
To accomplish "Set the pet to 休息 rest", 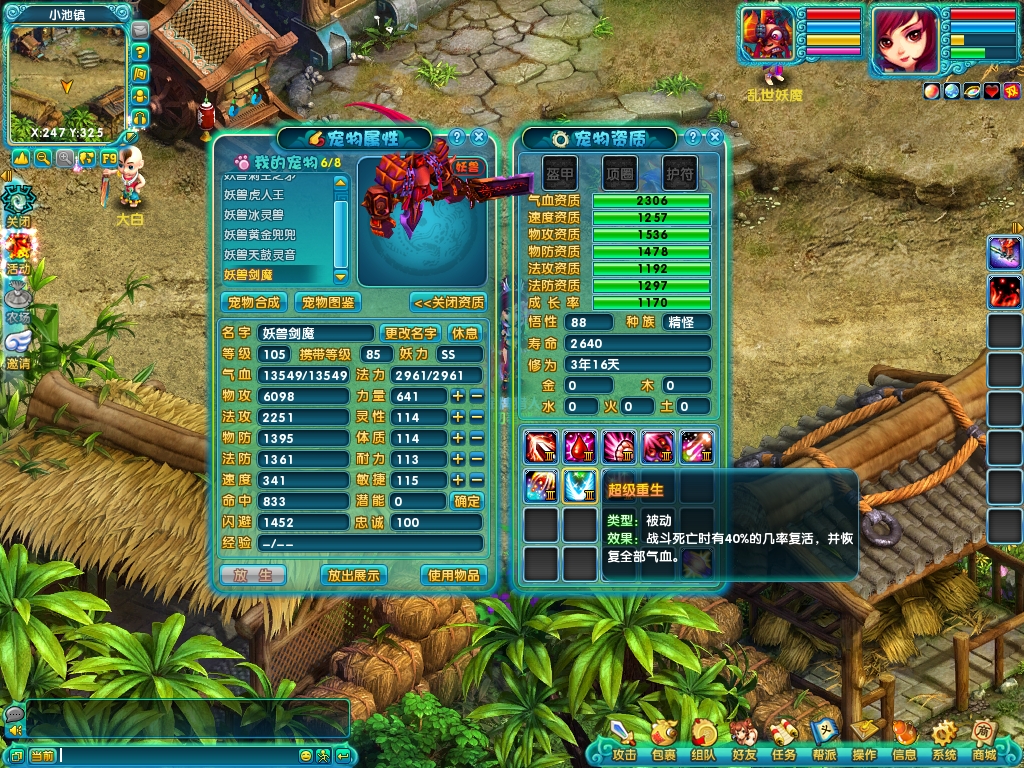I will (465, 333).
